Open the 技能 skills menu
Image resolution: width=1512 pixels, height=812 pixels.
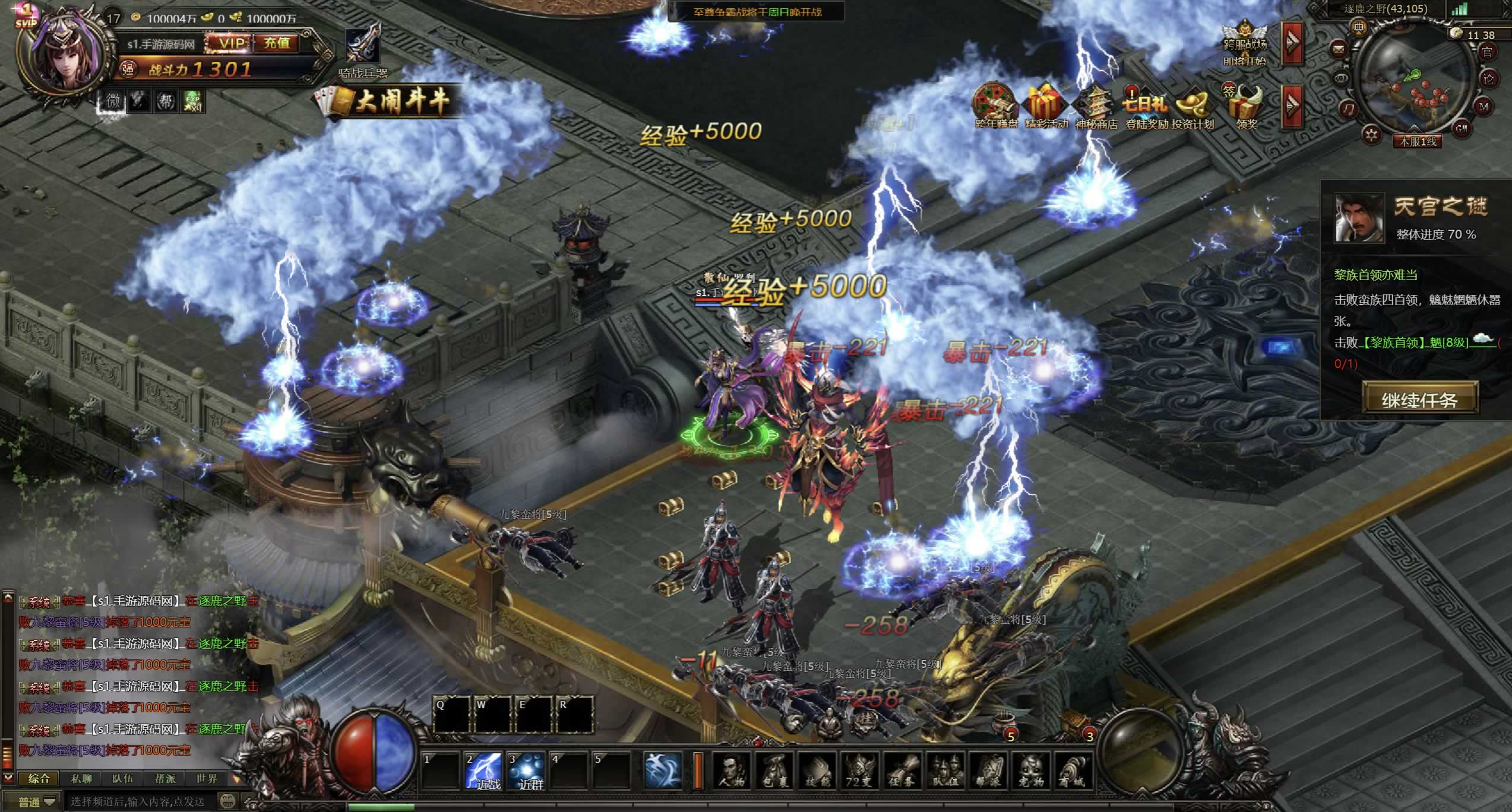(x=817, y=771)
